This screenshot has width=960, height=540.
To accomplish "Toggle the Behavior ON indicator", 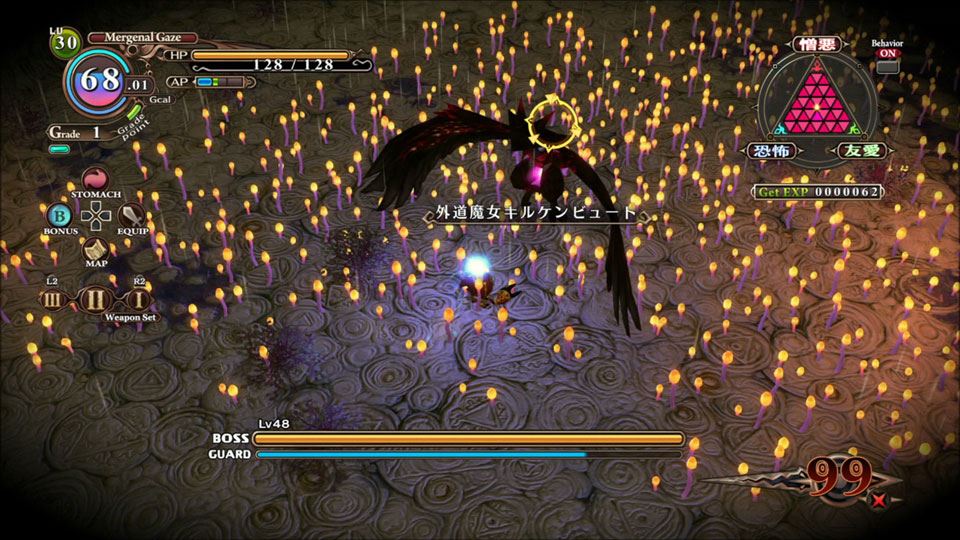I will pos(887,66).
